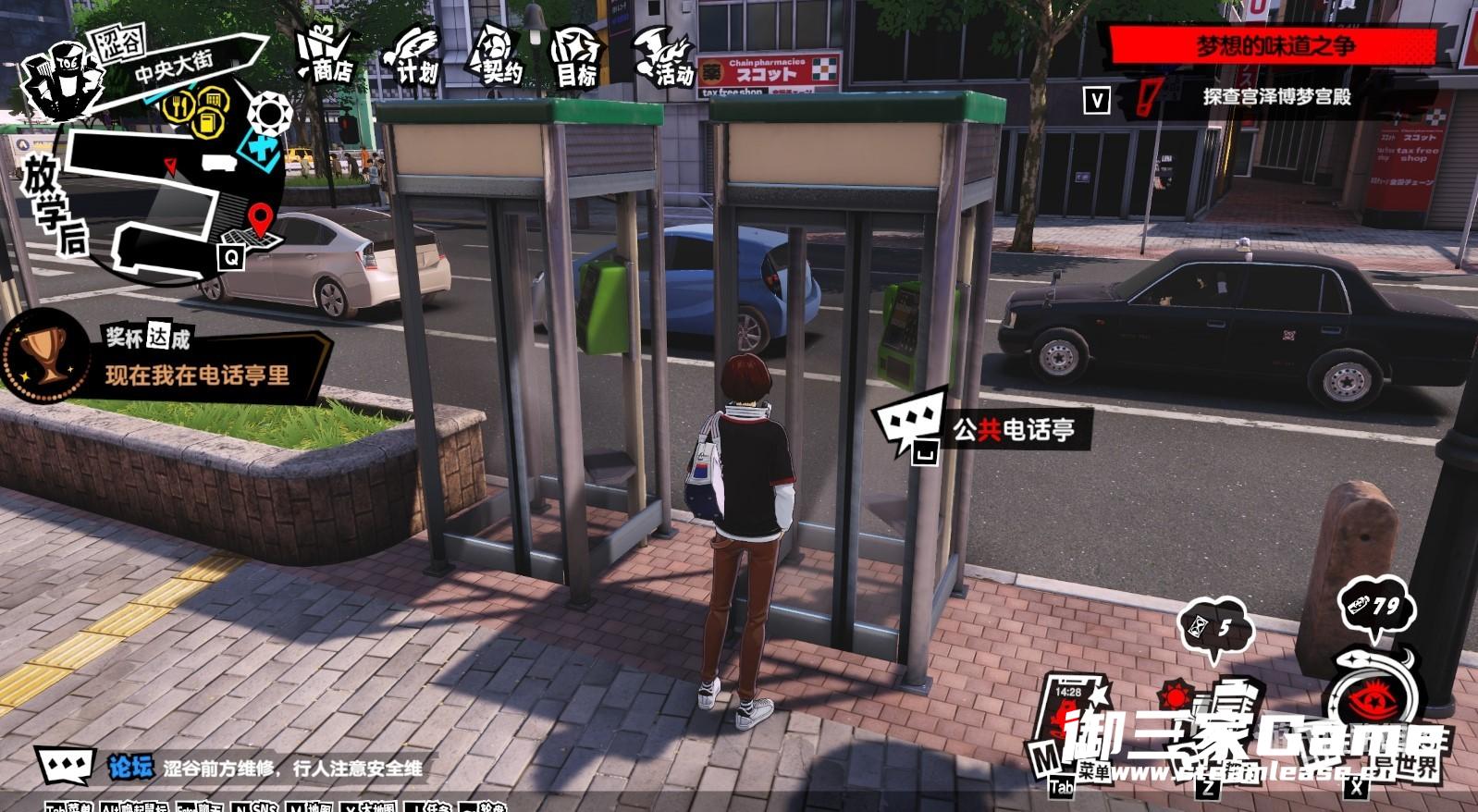The image size is (1478, 812).
Task: Open the 契约 contract menu
Action: click(495, 57)
